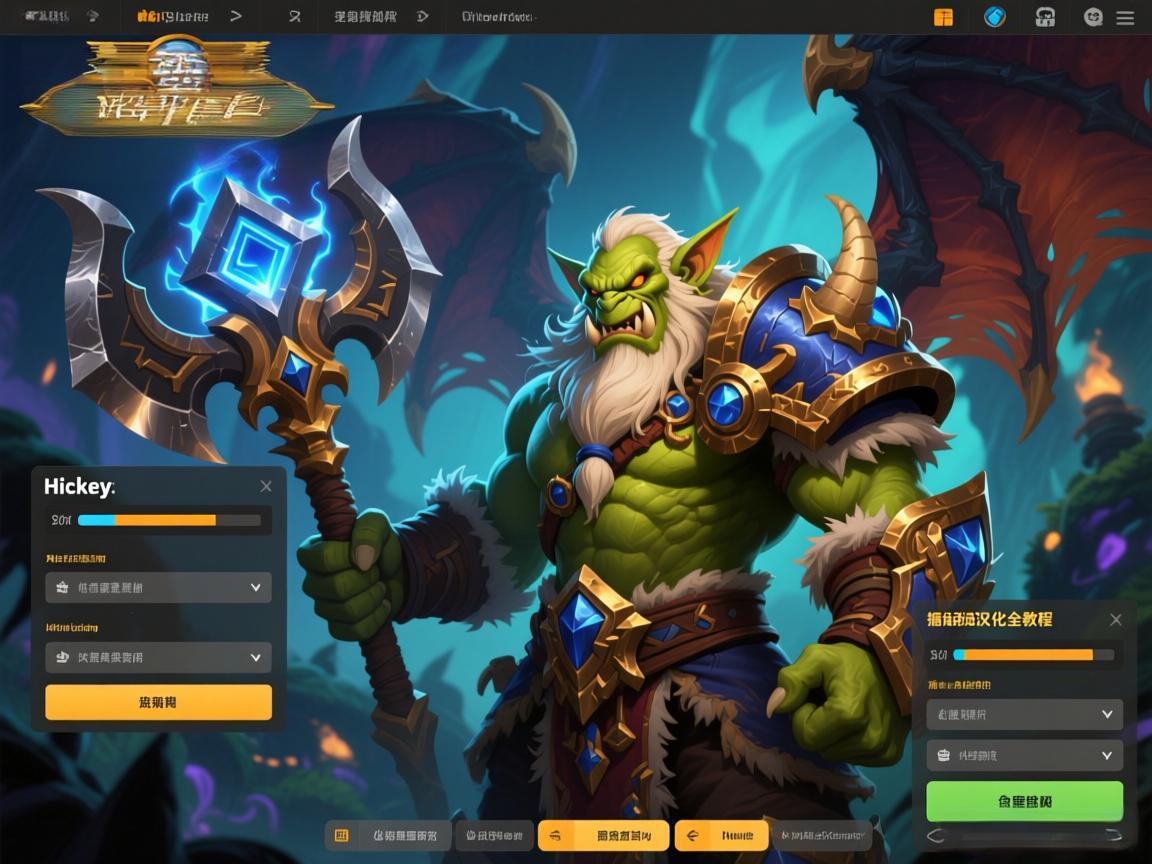
Task: Select the grey bottom-bar button with square icon
Action: pyautogui.click(x=388, y=835)
